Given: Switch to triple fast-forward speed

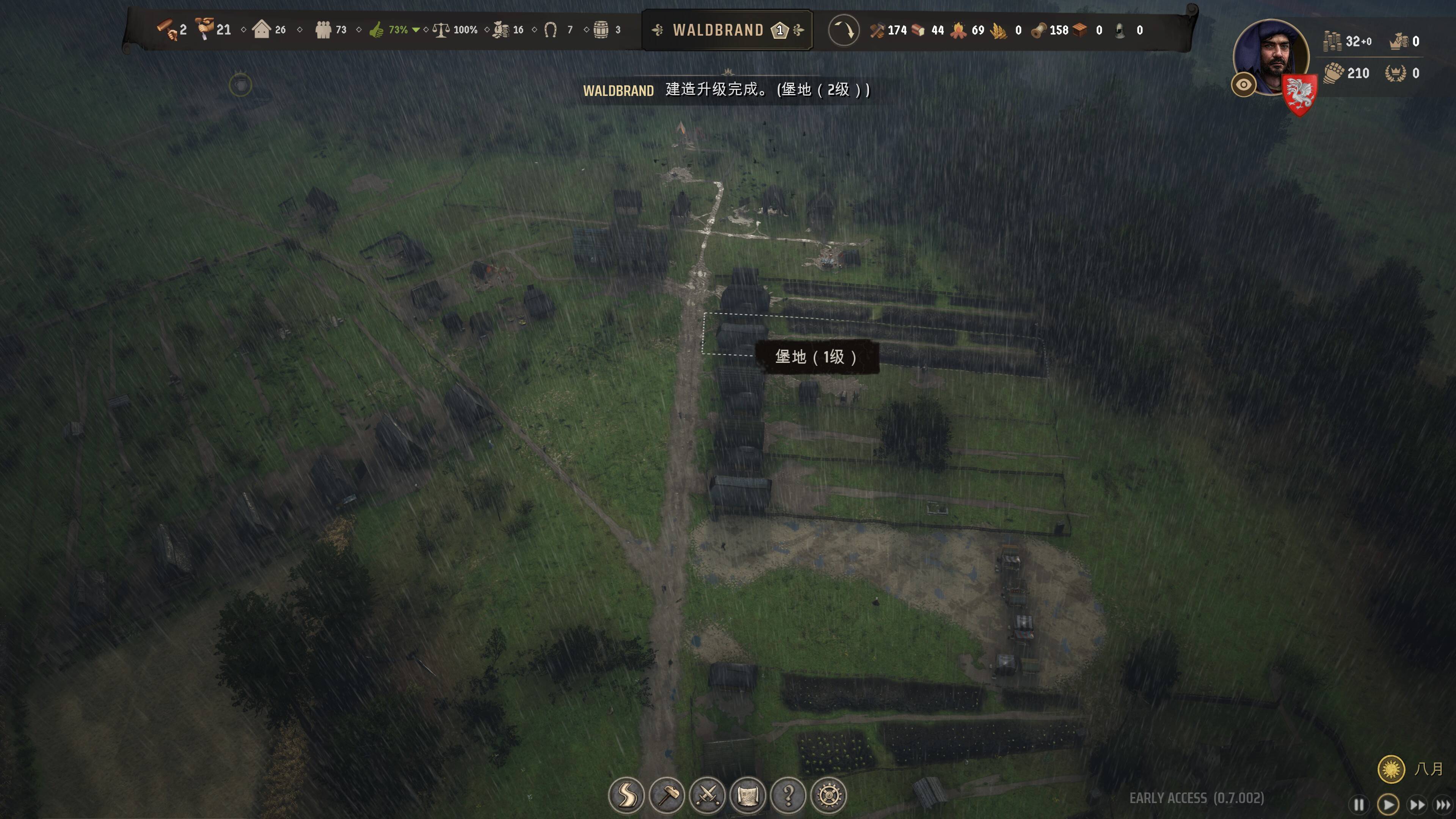Looking at the screenshot, I should [1443, 804].
